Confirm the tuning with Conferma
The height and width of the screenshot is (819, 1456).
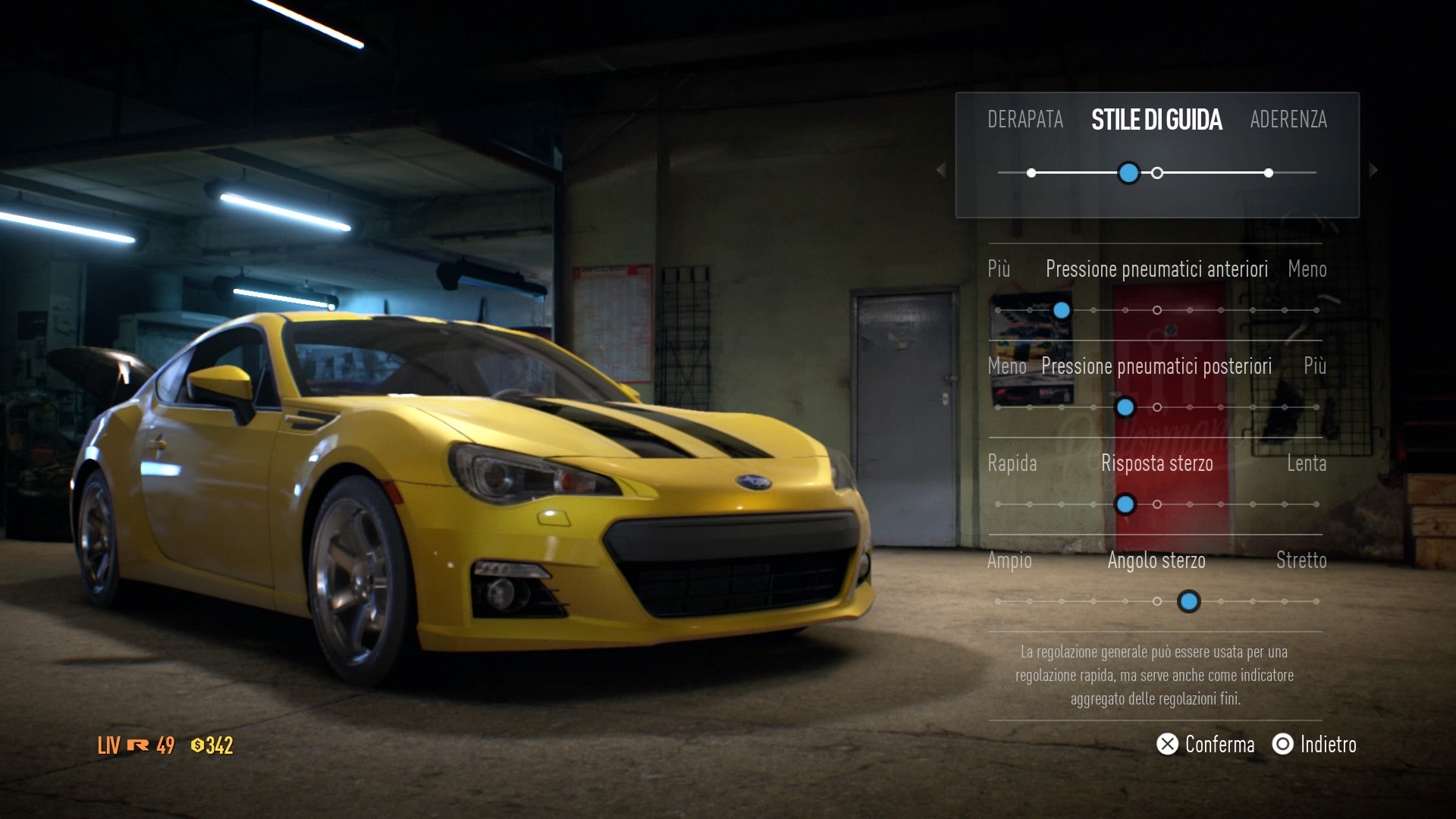pyautogui.click(x=1206, y=745)
